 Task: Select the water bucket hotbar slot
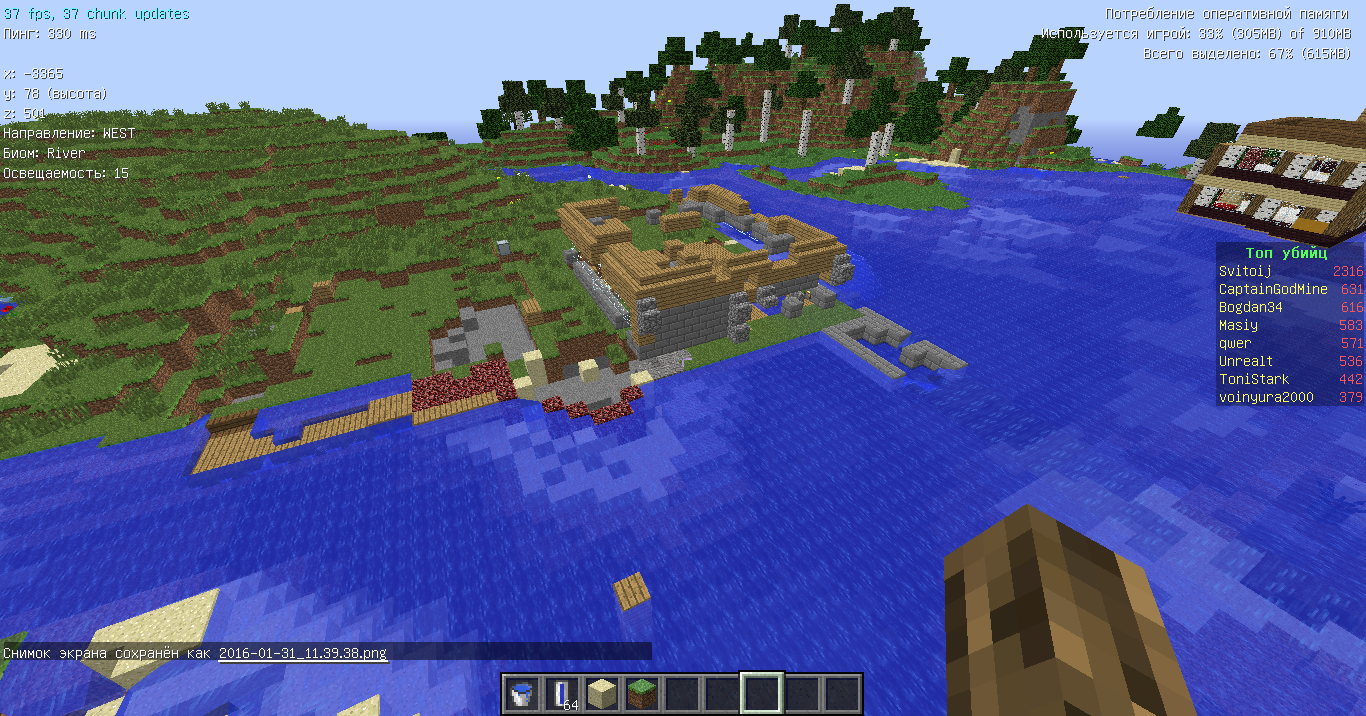click(x=521, y=693)
